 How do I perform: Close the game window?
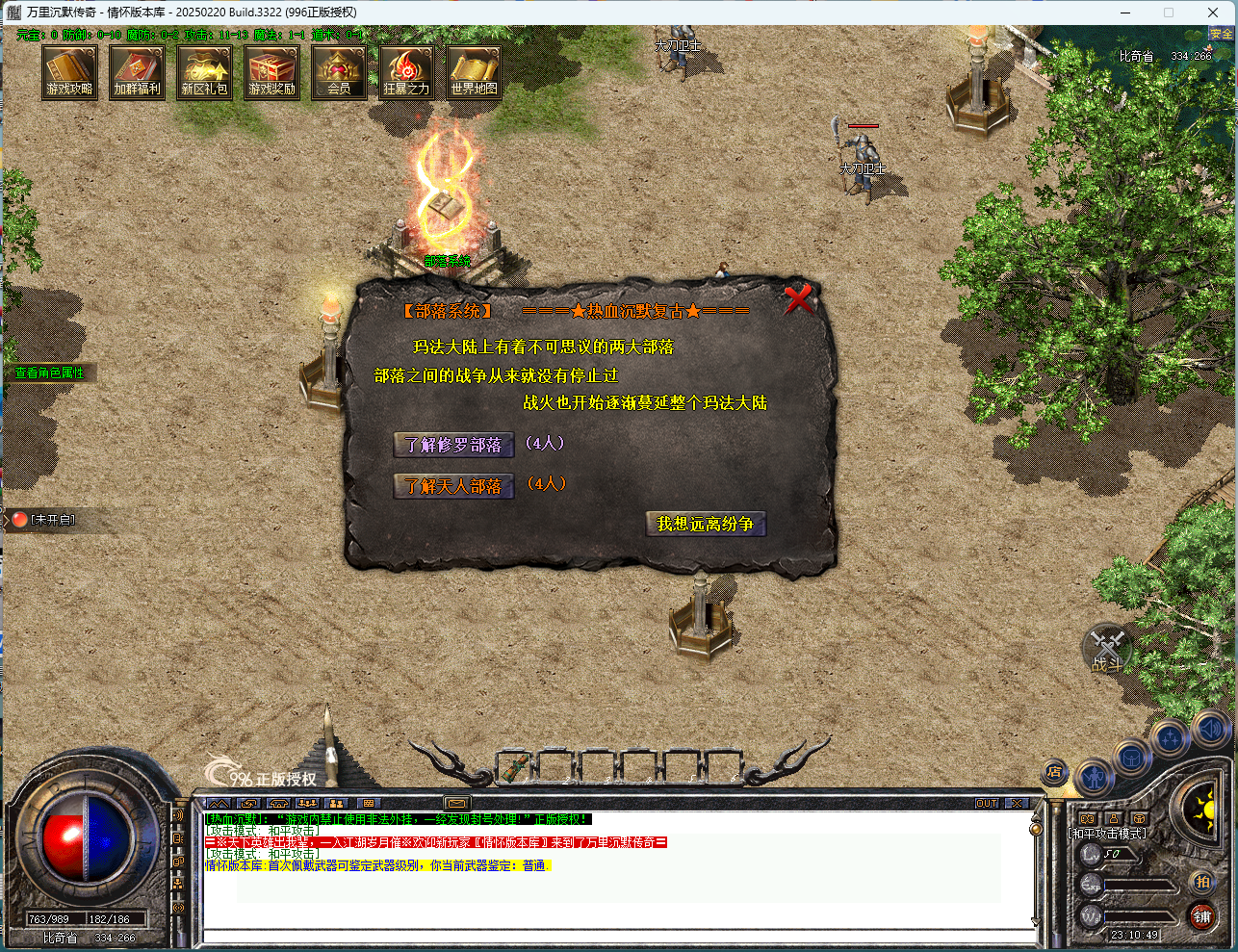click(1213, 13)
